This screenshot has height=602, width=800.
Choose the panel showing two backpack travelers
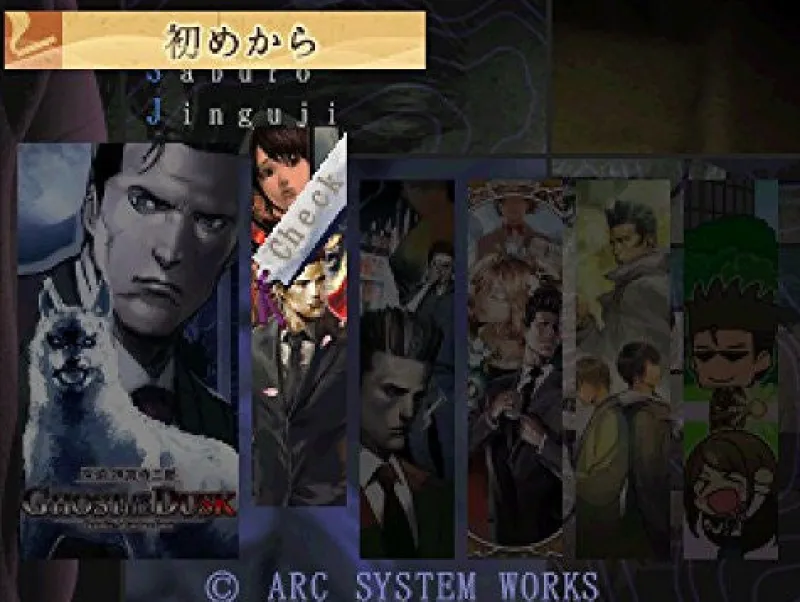[x=625, y=368]
